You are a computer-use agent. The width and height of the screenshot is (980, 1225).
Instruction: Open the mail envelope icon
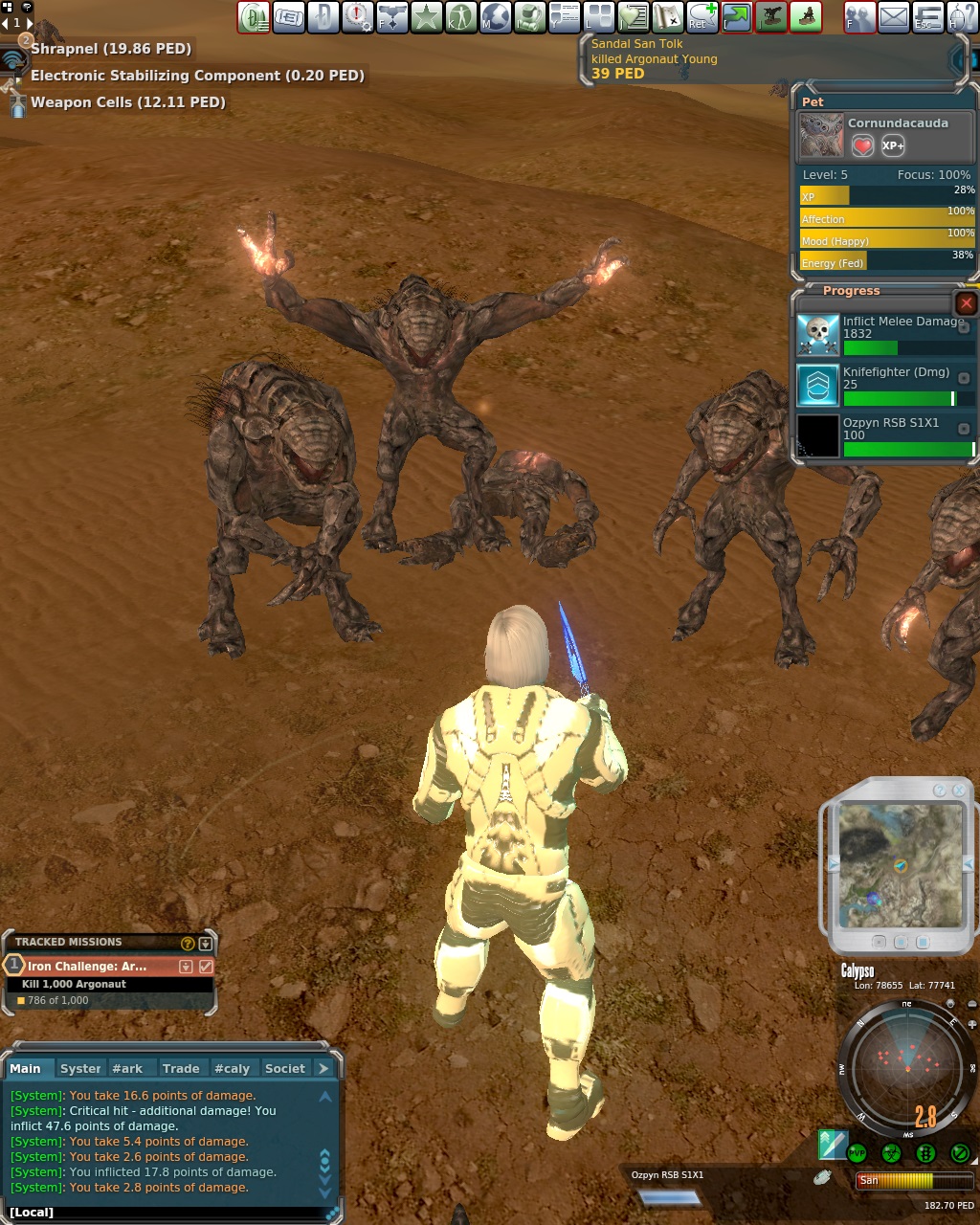[893, 16]
